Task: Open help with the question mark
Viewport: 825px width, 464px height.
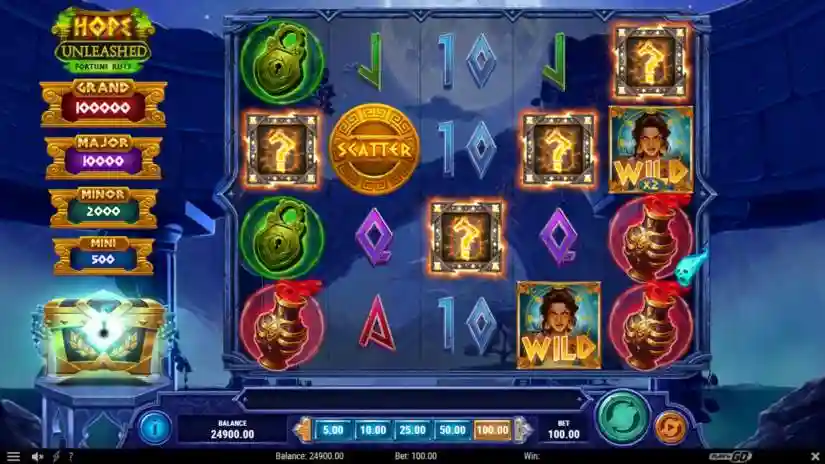Action: pos(69,457)
